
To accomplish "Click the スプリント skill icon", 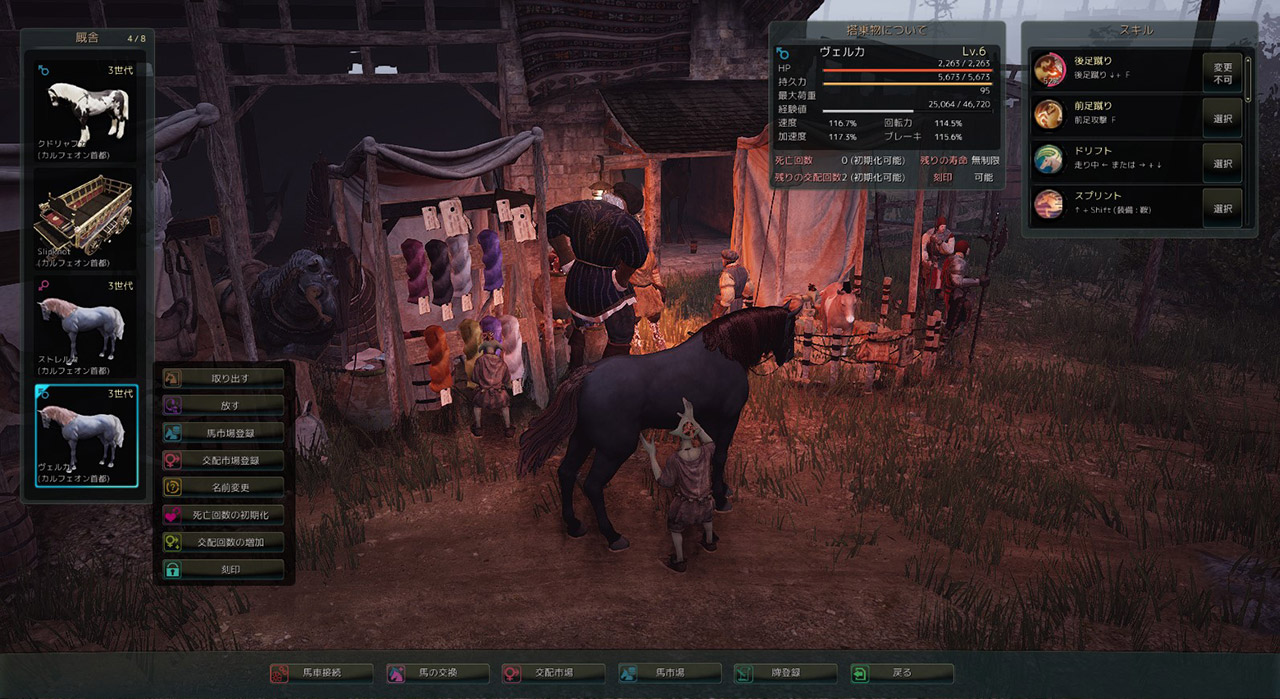I will pos(1049,206).
